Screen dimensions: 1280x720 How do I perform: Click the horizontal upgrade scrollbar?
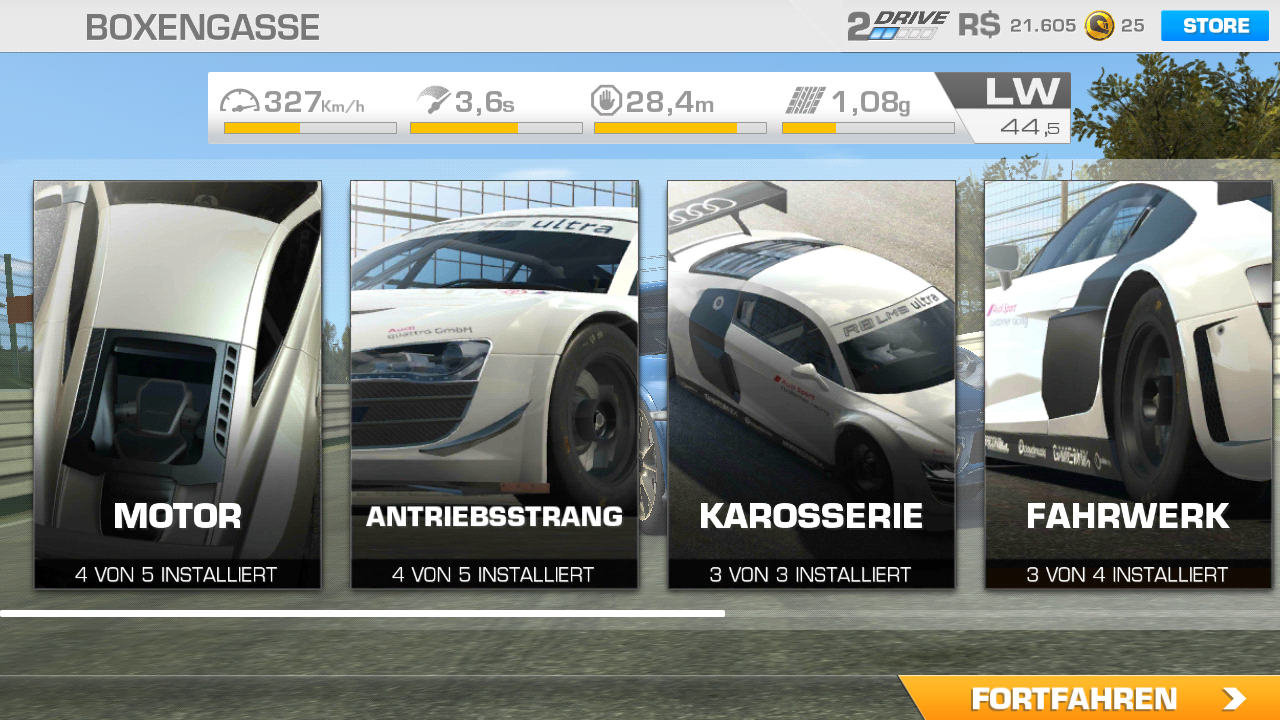point(362,613)
